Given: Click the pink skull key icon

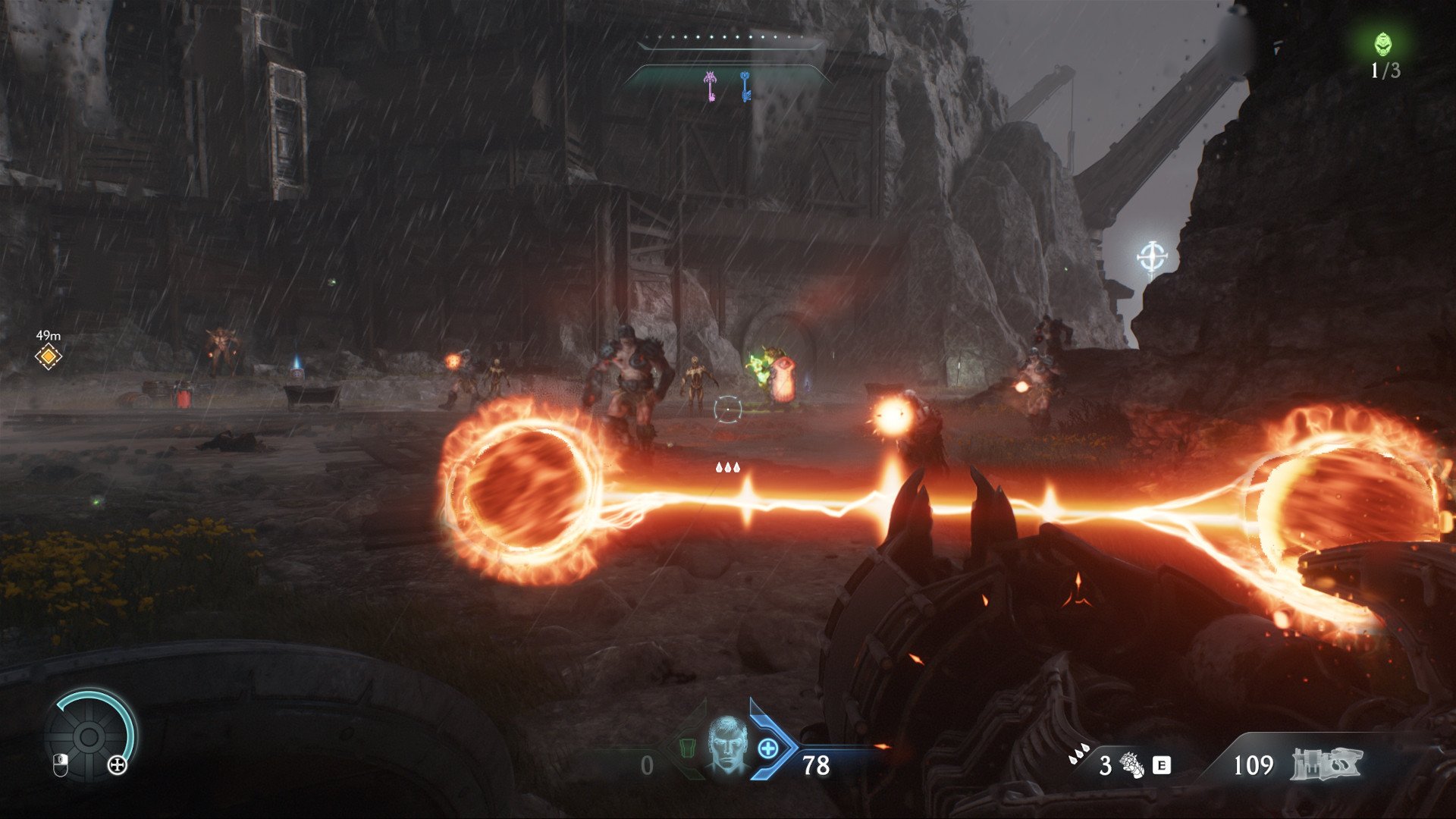Looking at the screenshot, I should 711,86.
